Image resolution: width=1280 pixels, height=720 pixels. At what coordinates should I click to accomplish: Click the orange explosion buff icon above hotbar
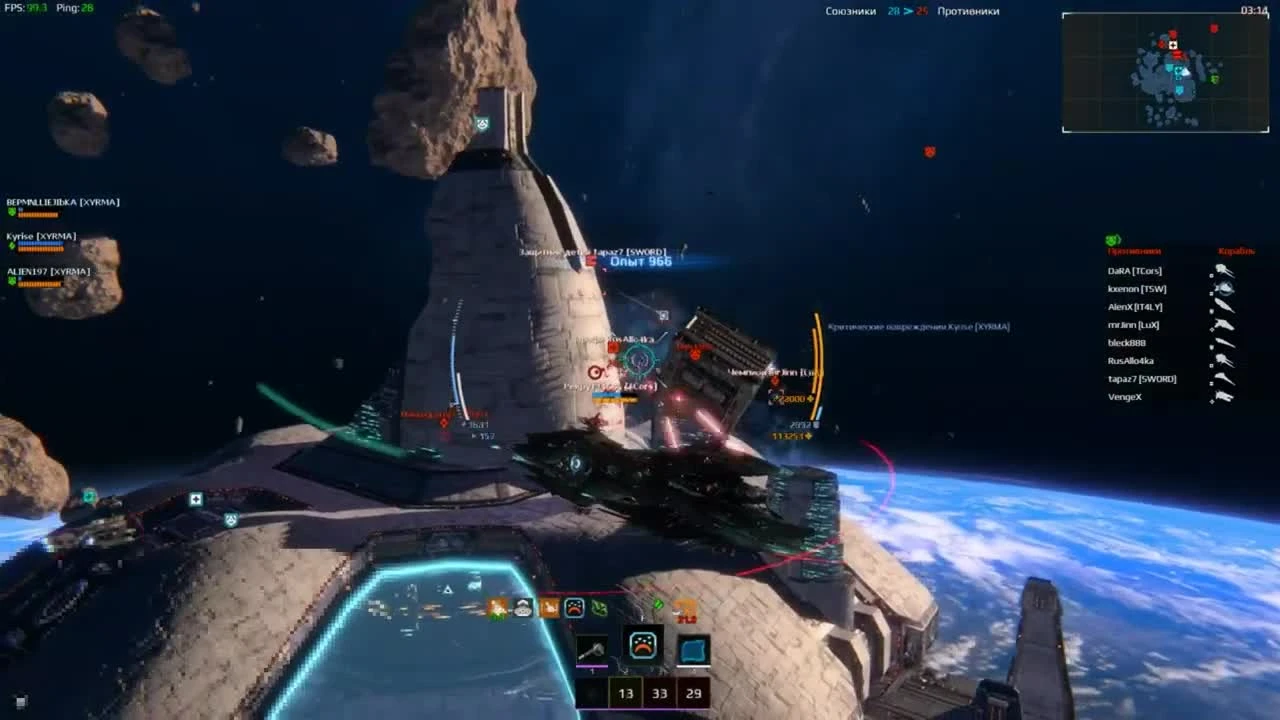coord(496,608)
